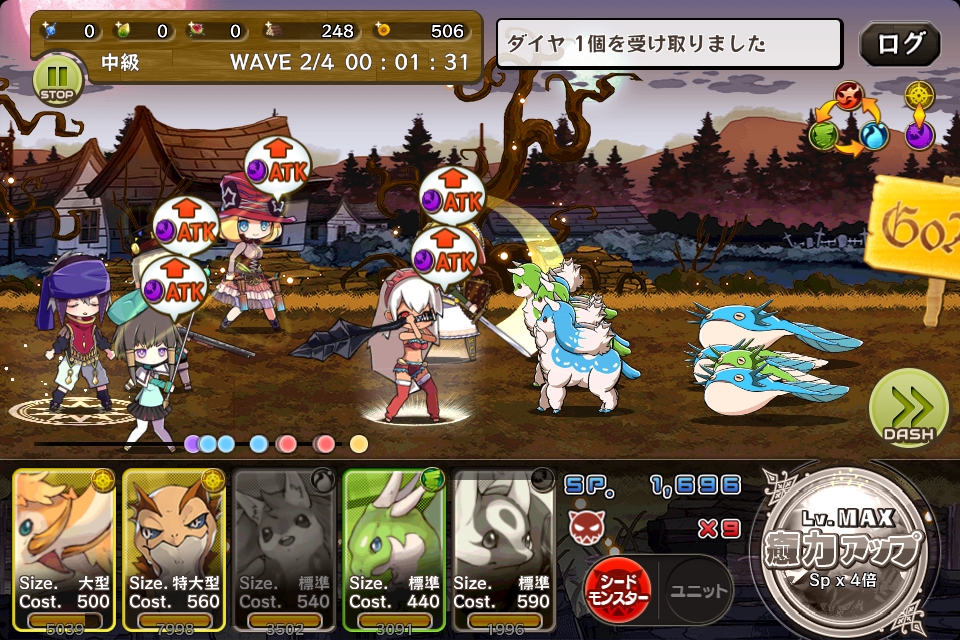Viewport: 960px width, 640px height.
Task: Tap the diamond received notification box
Action: pyautogui.click(x=669, y=44)
